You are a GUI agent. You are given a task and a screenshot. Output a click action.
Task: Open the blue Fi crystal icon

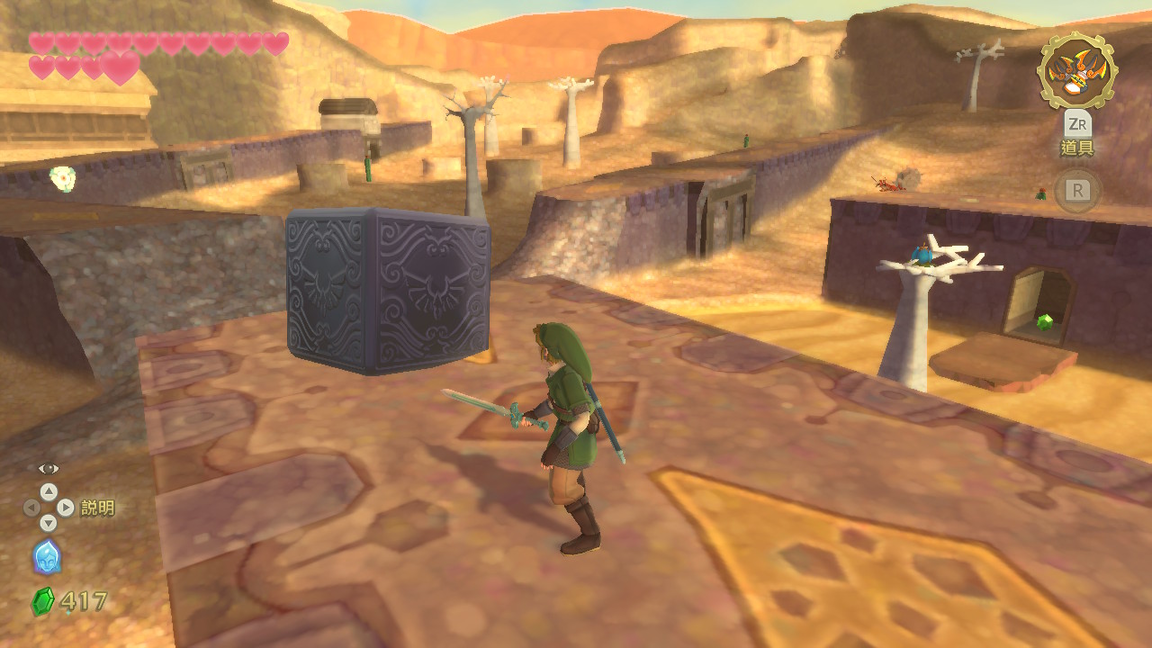pos(47,557)
